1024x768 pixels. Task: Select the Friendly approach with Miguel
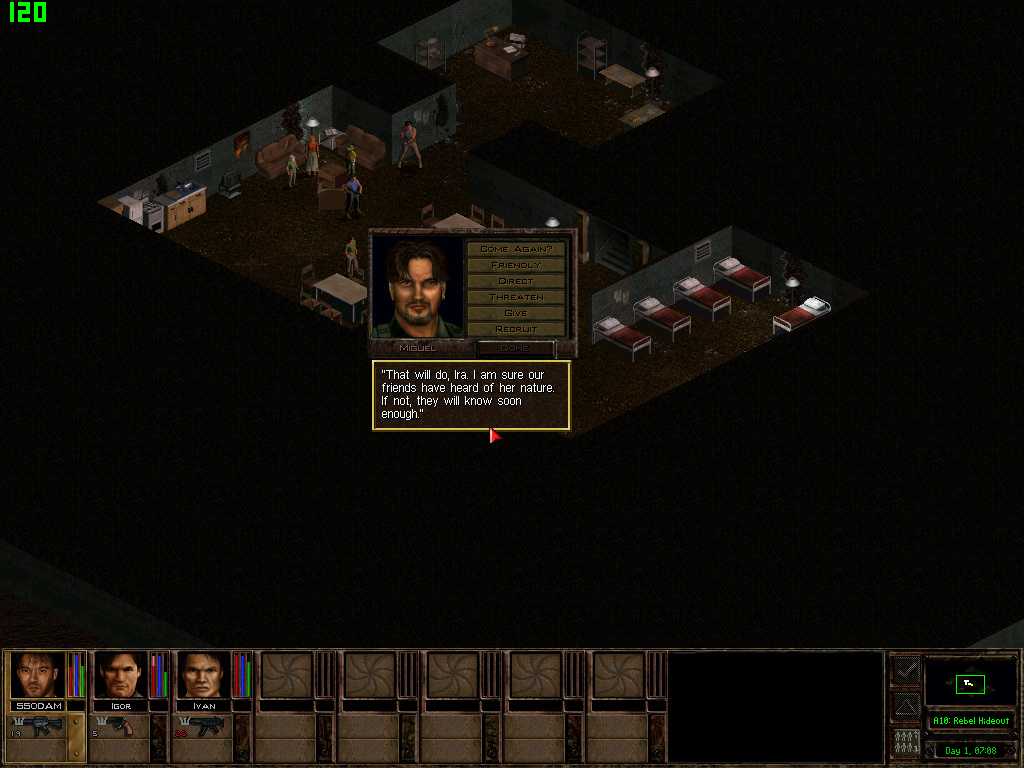pyautogui.click(x=516, y=265)
